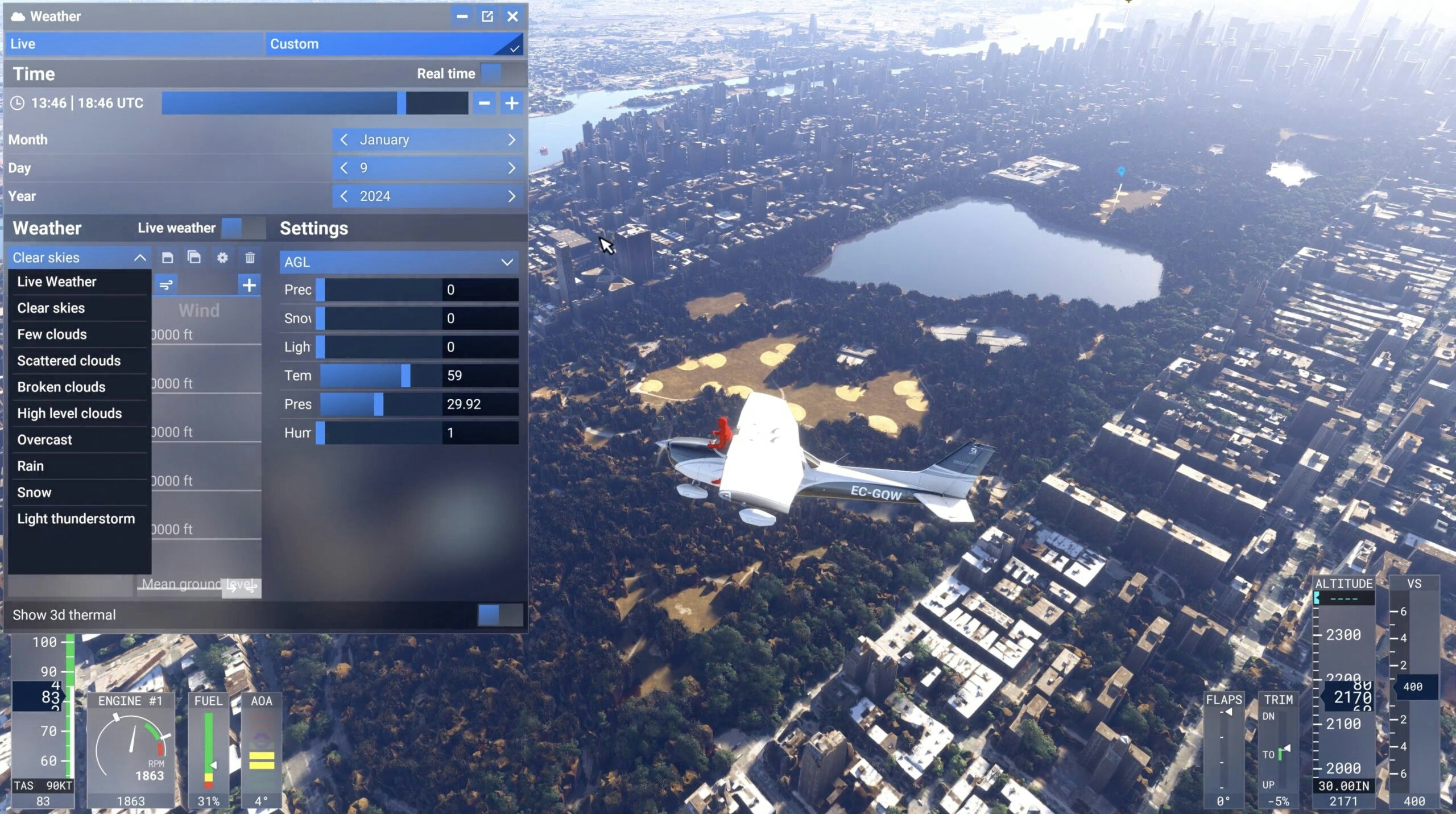1456x814 pixels.
Task: Pop out the Weather panel window
Action: [487, 16]
